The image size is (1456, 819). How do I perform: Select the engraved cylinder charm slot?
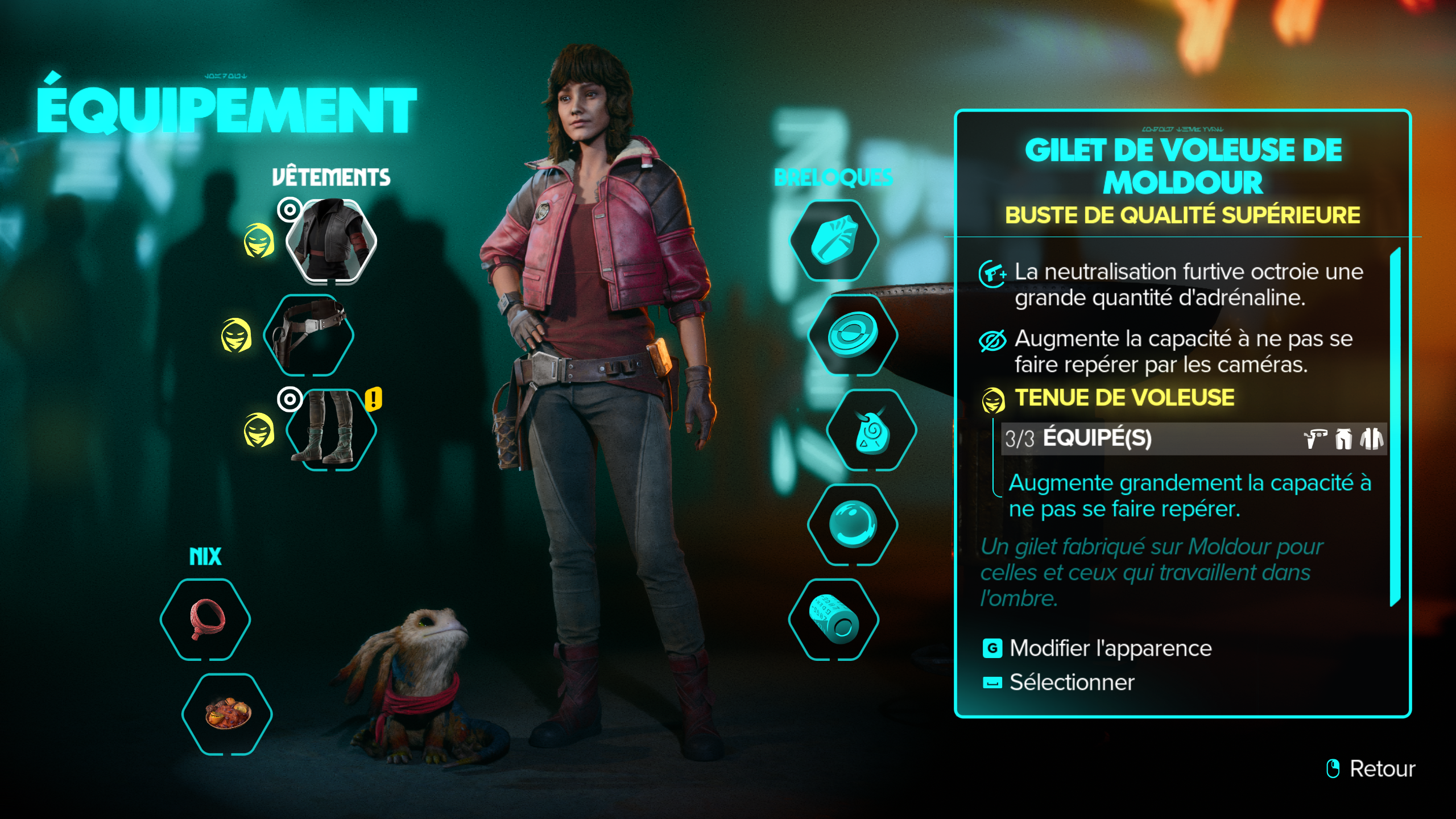(834, 619)
